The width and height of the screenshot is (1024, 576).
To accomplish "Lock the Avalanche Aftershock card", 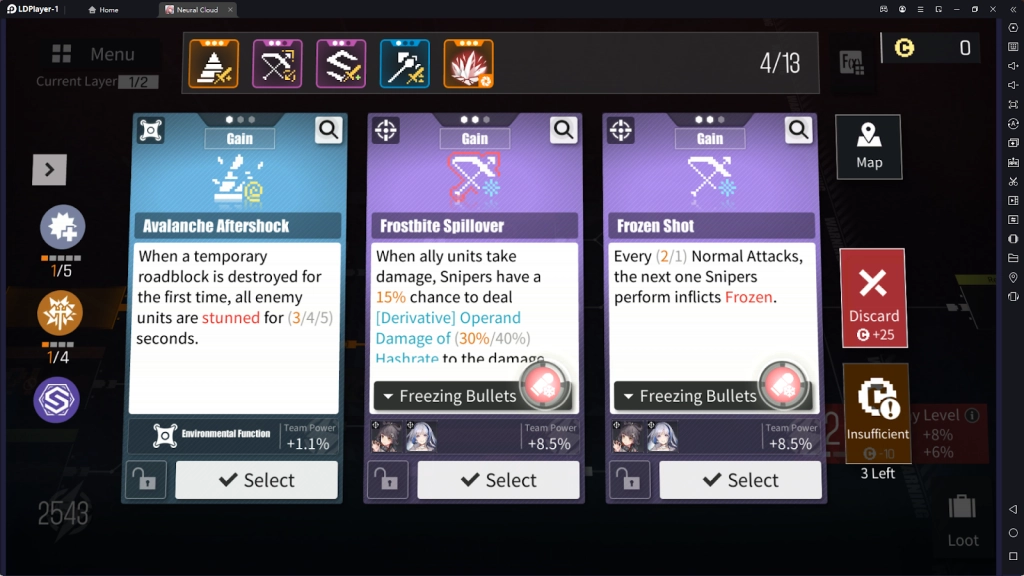I will click(146, 480).
